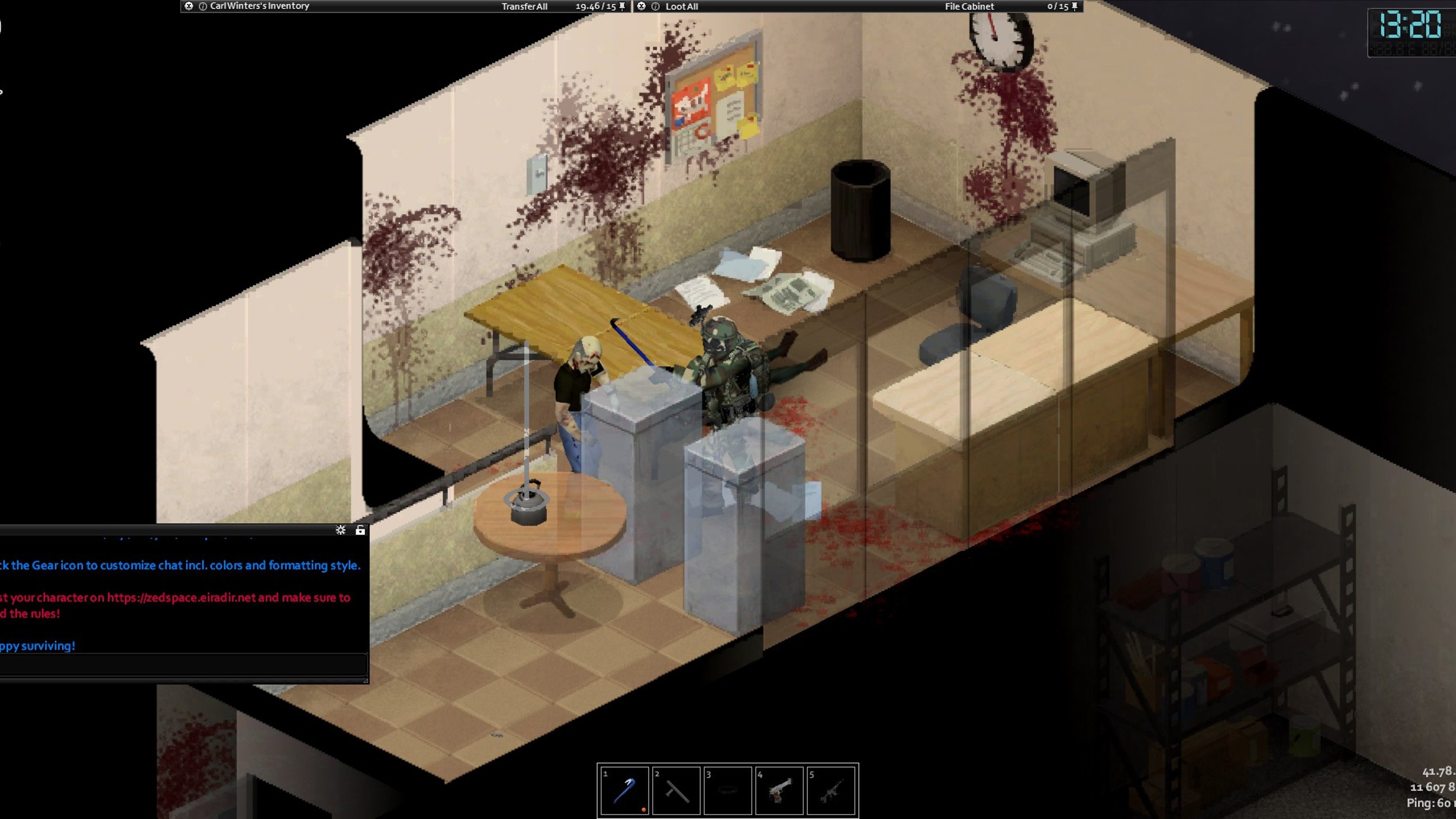
Task: Open the loot panel info icon
Action: coord(655,6)
